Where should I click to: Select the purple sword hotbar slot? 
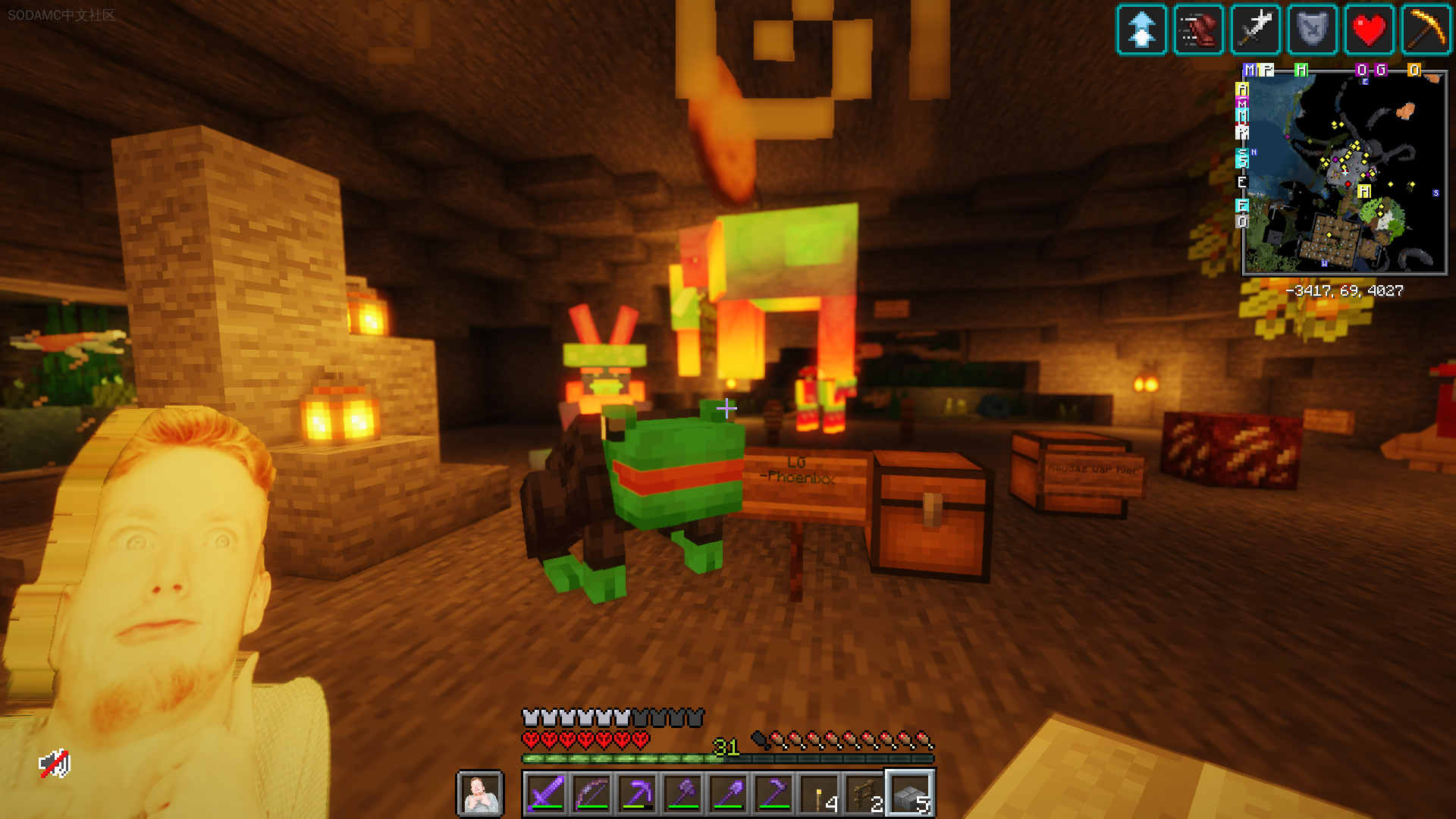click(x=547, y=794)
